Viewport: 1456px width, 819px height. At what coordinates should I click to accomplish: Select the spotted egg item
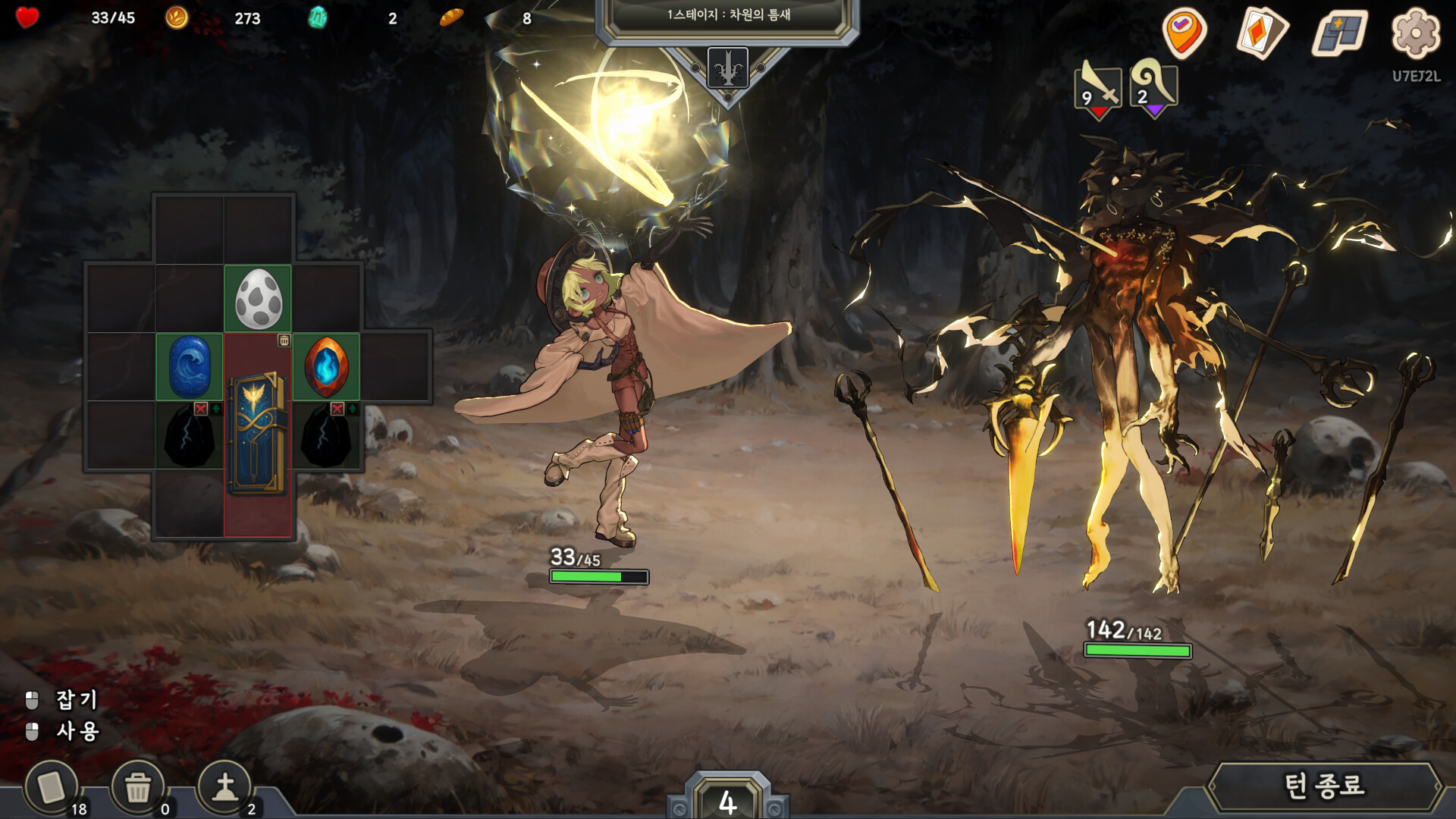pos(258,299)
